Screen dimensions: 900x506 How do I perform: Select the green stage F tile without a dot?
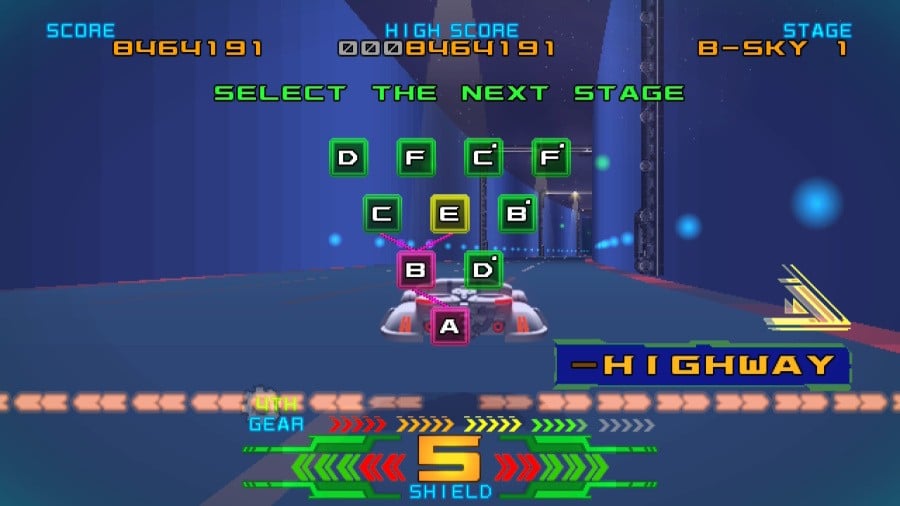pyautogui.click(x=416, y=157)
